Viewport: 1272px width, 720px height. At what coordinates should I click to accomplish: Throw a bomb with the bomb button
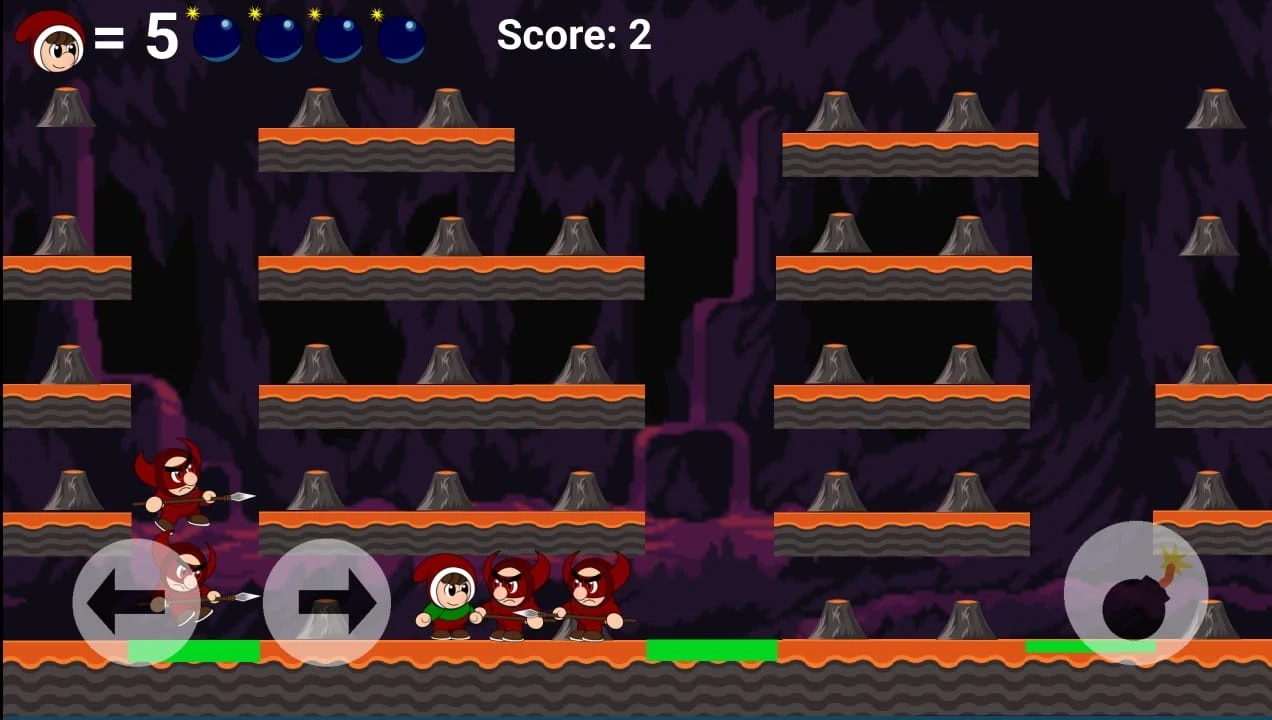[x=1135, y=594]
